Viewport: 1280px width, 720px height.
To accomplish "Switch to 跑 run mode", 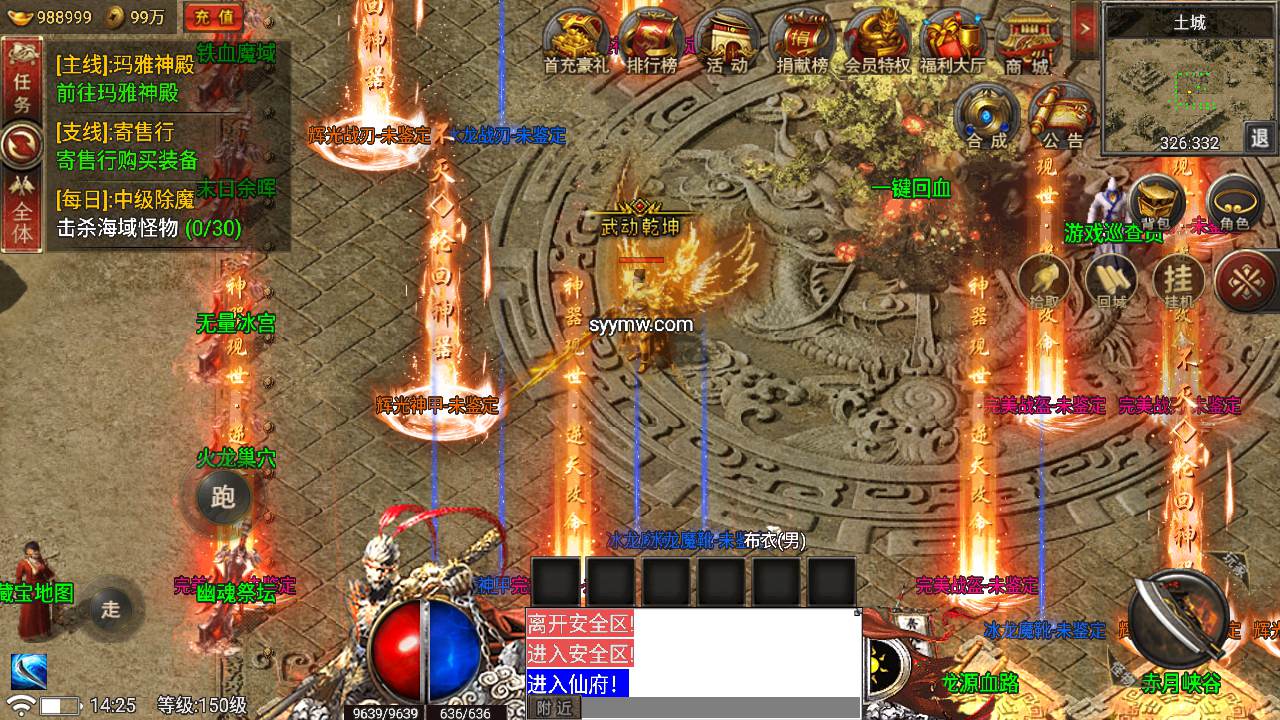I will pyautogui.click(x=223, y=497).
